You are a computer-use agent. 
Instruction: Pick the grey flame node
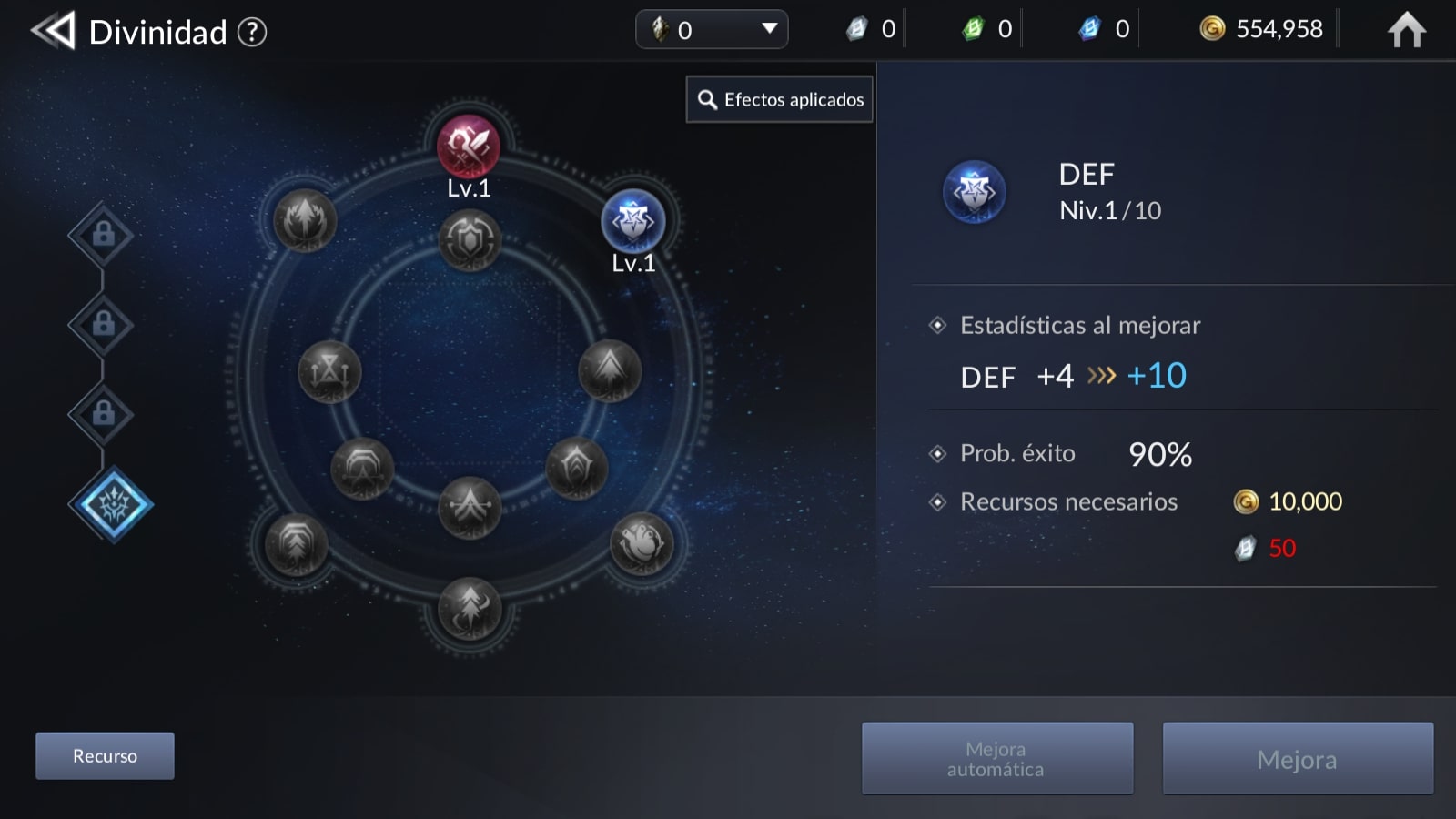(x=305, y=221)
